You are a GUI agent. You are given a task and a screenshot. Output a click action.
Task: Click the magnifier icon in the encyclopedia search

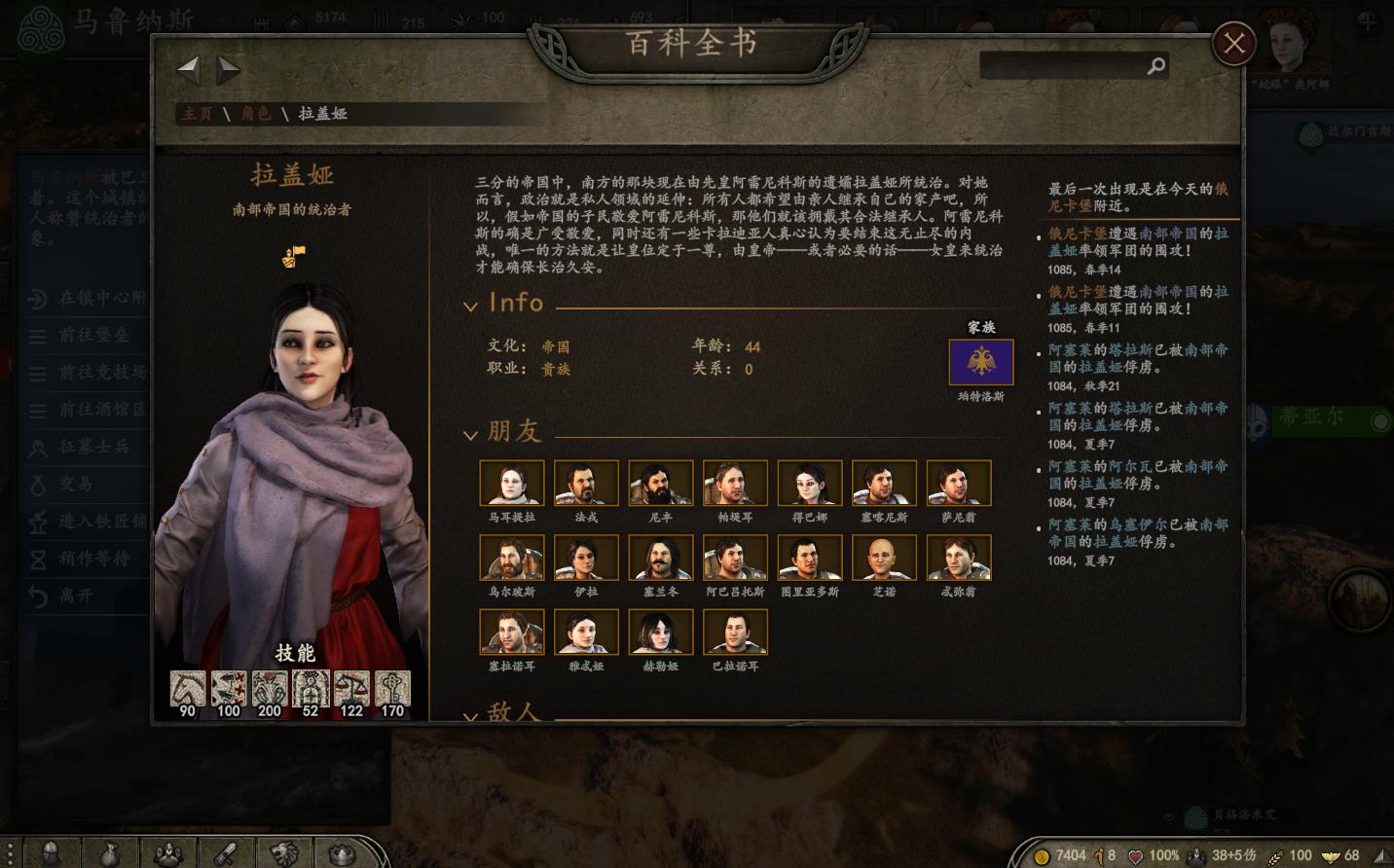[x=1156, y=66]
